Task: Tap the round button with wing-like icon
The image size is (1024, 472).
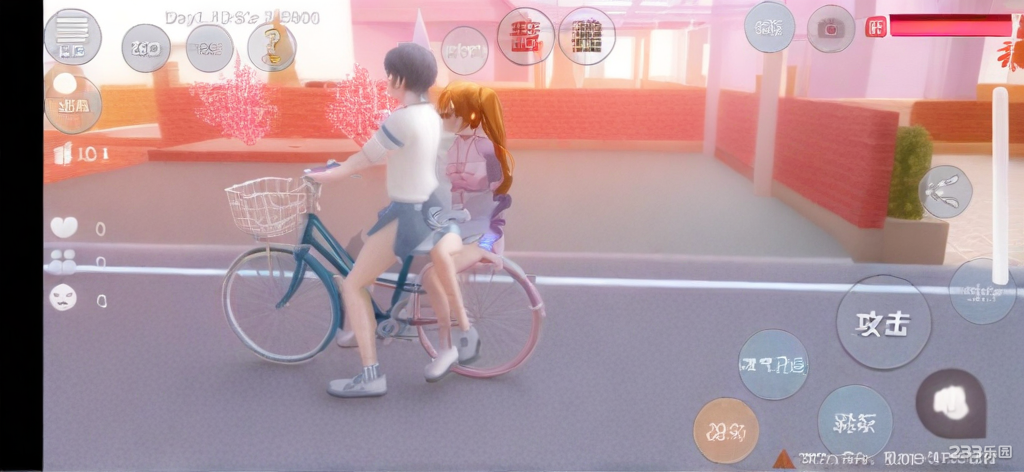Action: coord(944,192)
